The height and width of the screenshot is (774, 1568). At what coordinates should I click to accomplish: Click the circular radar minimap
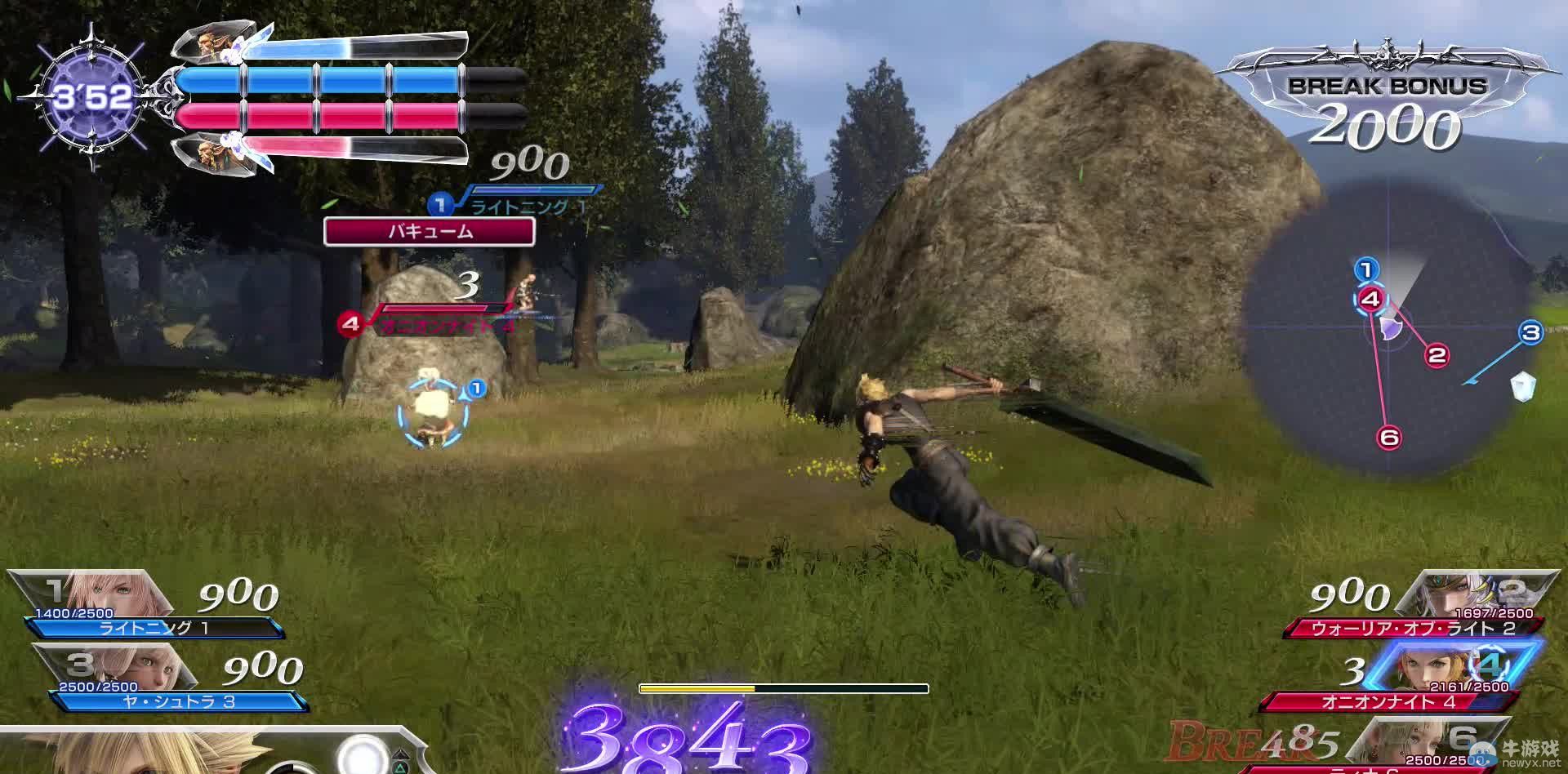[x=1388, y=327]
